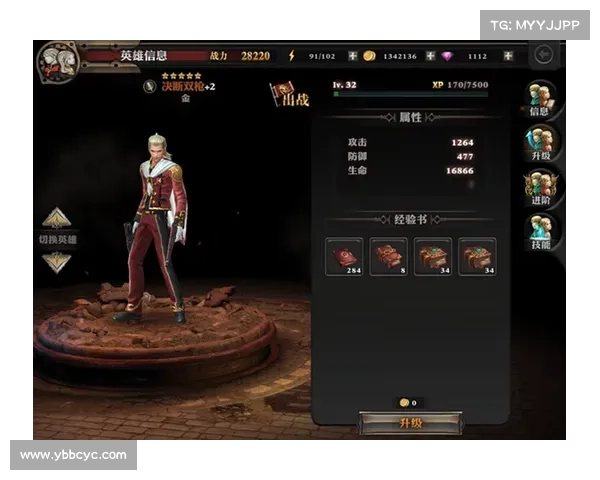The image size is (600, 480).
Task: Switch to the 信息 side tab
Action: click(540, 102)
